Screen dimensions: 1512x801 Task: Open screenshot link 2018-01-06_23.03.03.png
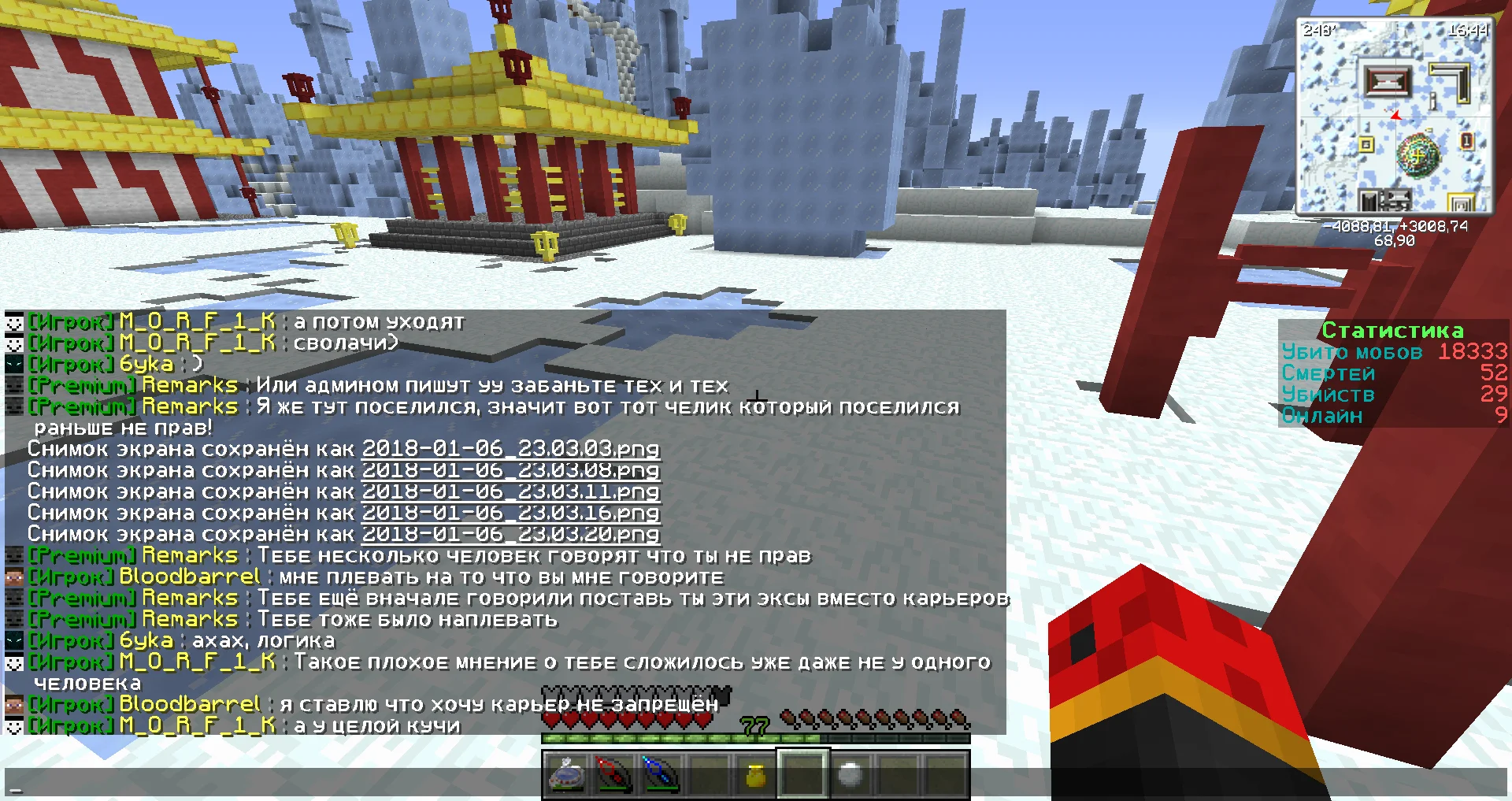tap(510, 449)
